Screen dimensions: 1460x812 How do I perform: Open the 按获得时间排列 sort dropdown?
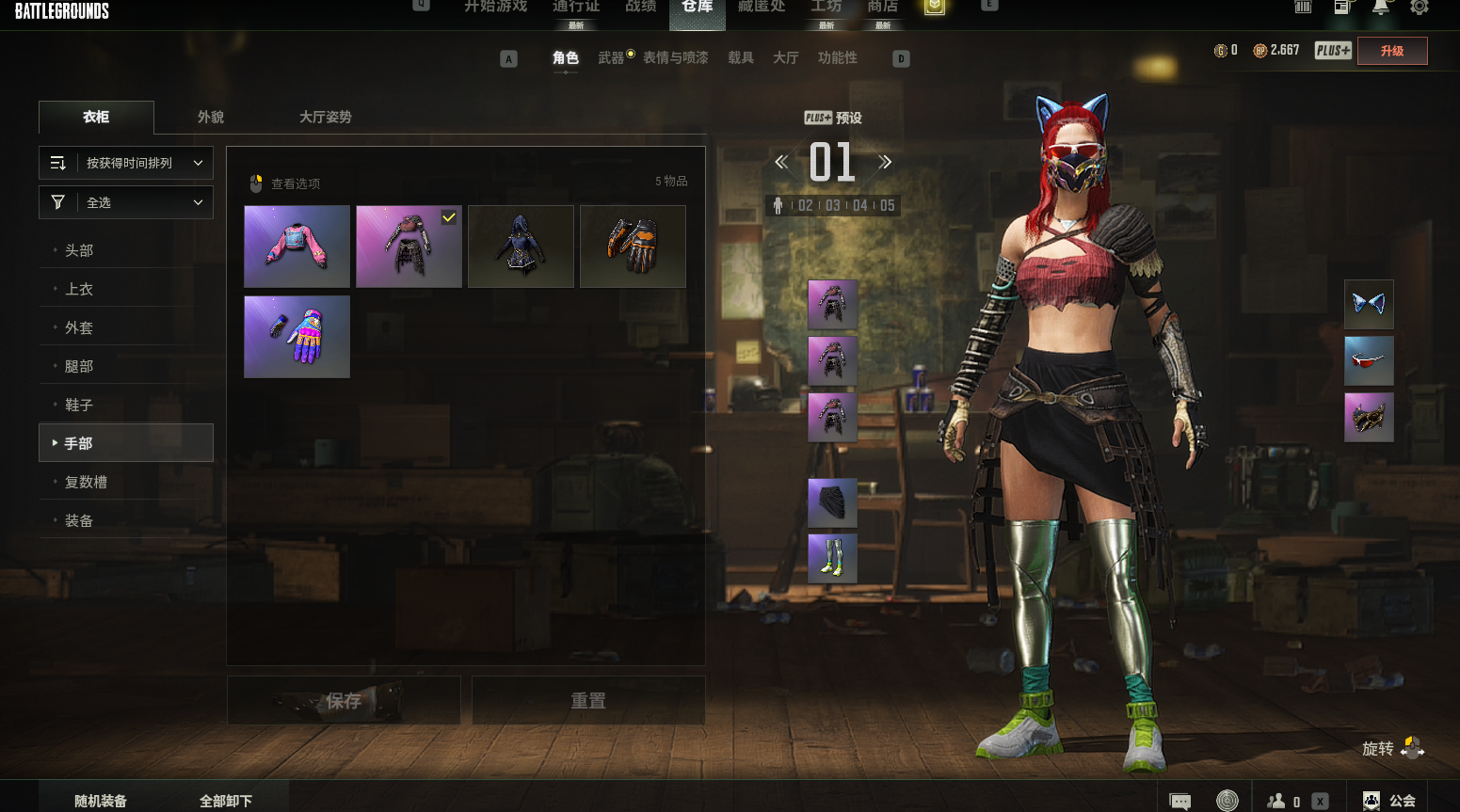pos(126,163)
